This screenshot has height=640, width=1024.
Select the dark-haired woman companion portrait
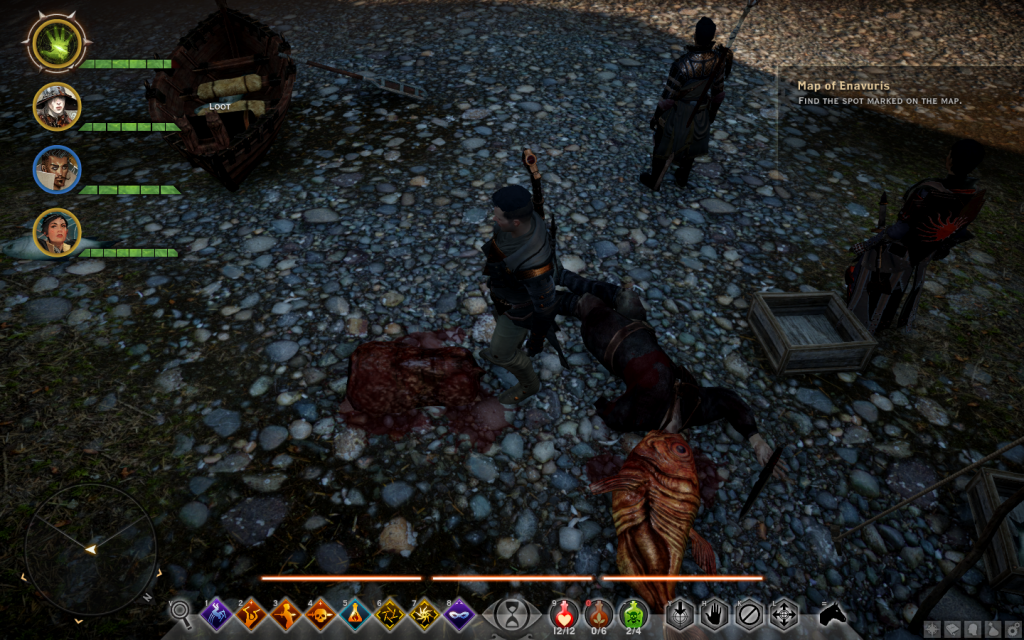[x=56, y=232]
